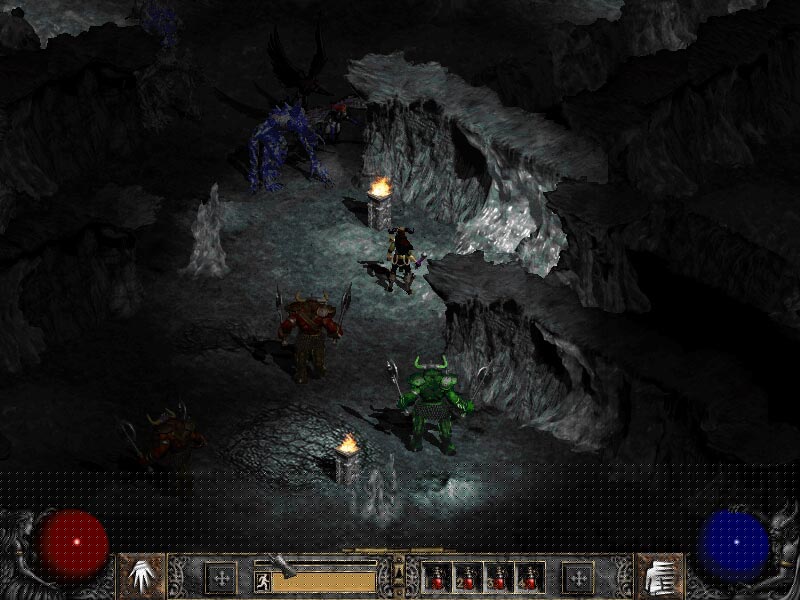The width and height of the screenshot is (800, 600).
Task: Use the healing potion in belt slot 4
Action: click(529, 577)
